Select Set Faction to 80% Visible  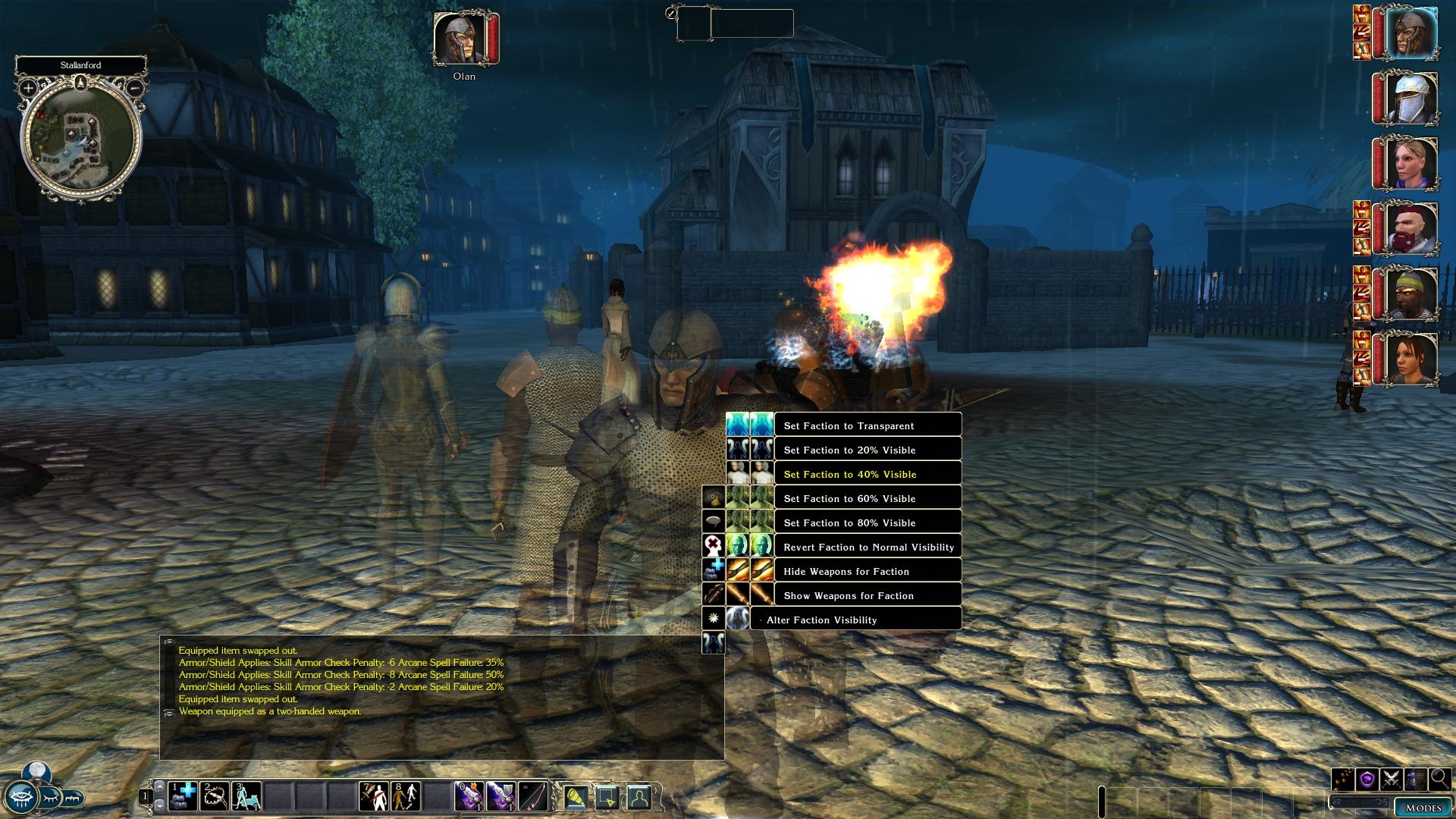pyautogui.click(x=849, y=522)
